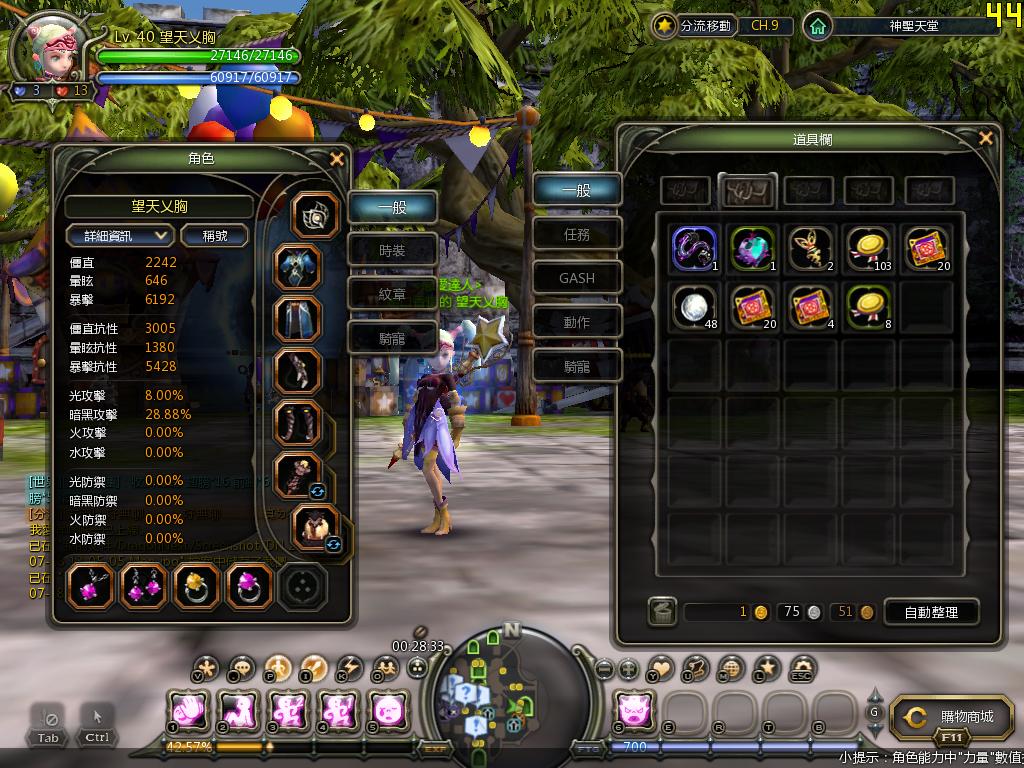
Task: Select the GASH inventory tab
Action: [x=577, y=278]
